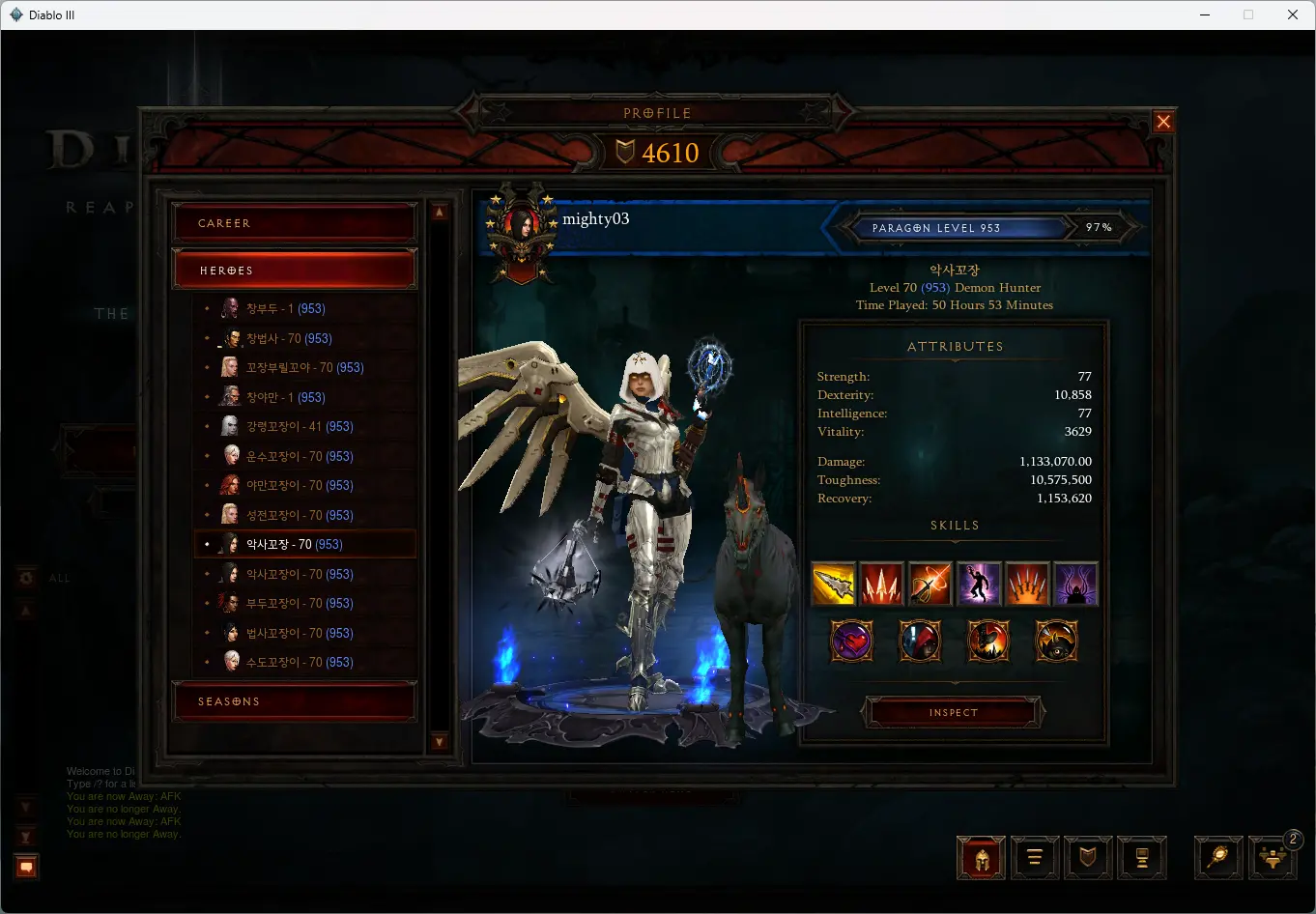Select the Fan of Knives skill icon
1316x914 pixels.
[x=1027, y=584]
